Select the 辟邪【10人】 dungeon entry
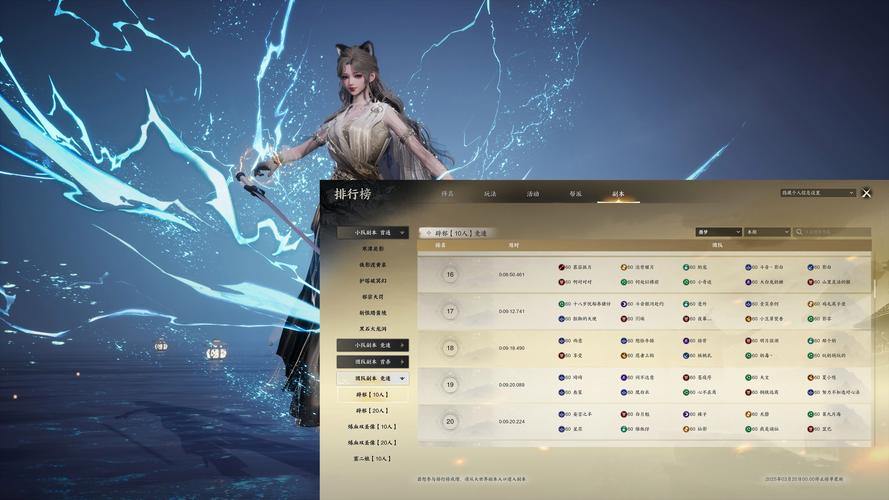The height and width of the screenshot is (500, 889). [x=373, y=395]
